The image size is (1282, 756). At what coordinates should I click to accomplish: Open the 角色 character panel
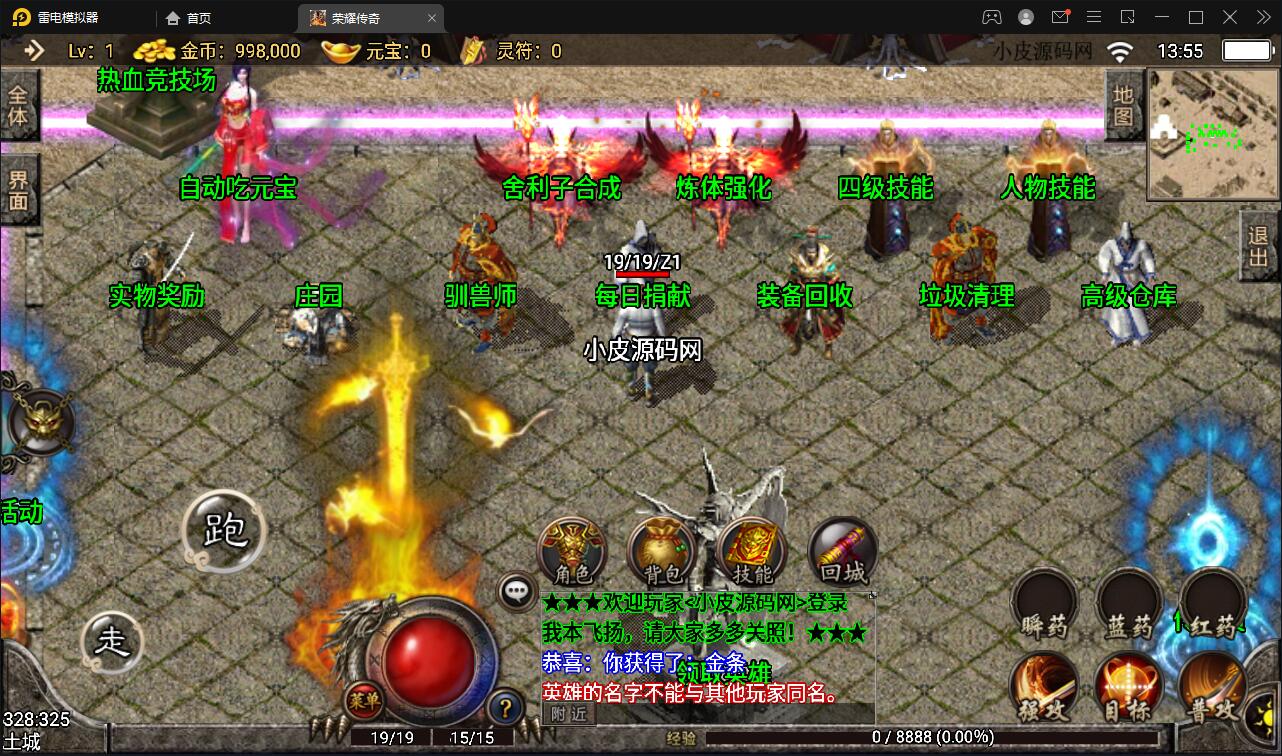(x=572, y=551)
